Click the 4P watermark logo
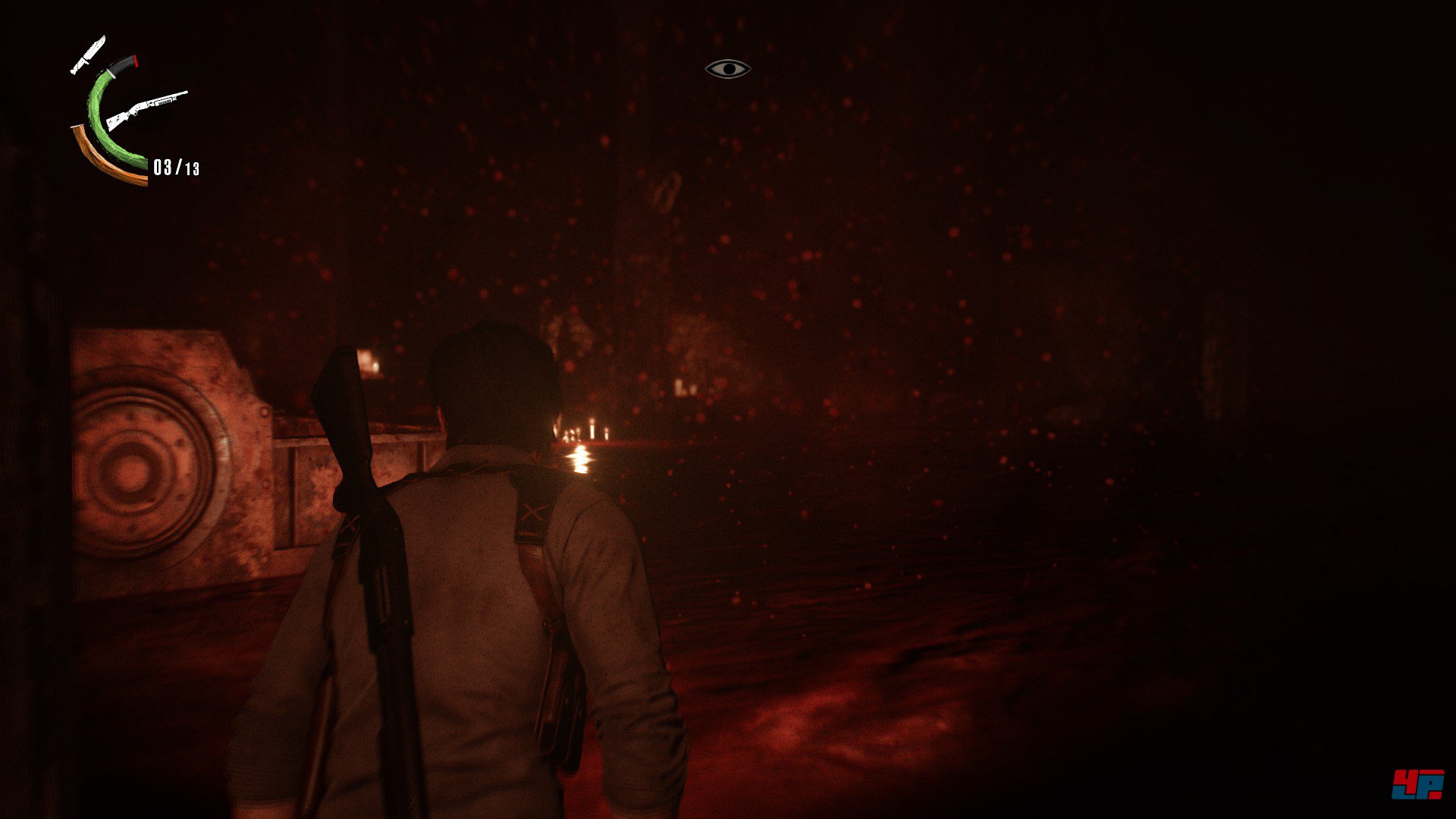 1417,784
